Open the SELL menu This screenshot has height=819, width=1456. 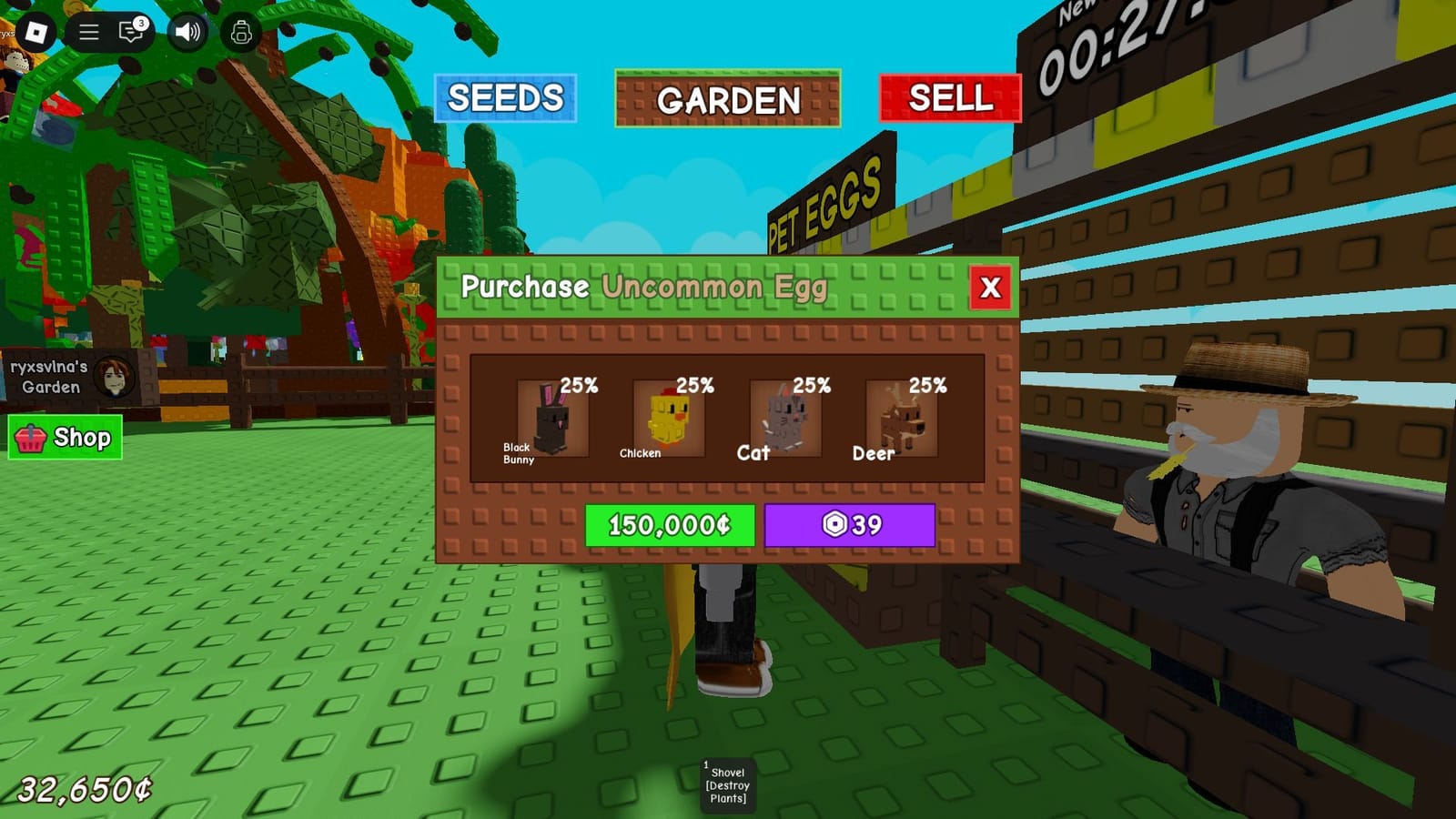947,98
